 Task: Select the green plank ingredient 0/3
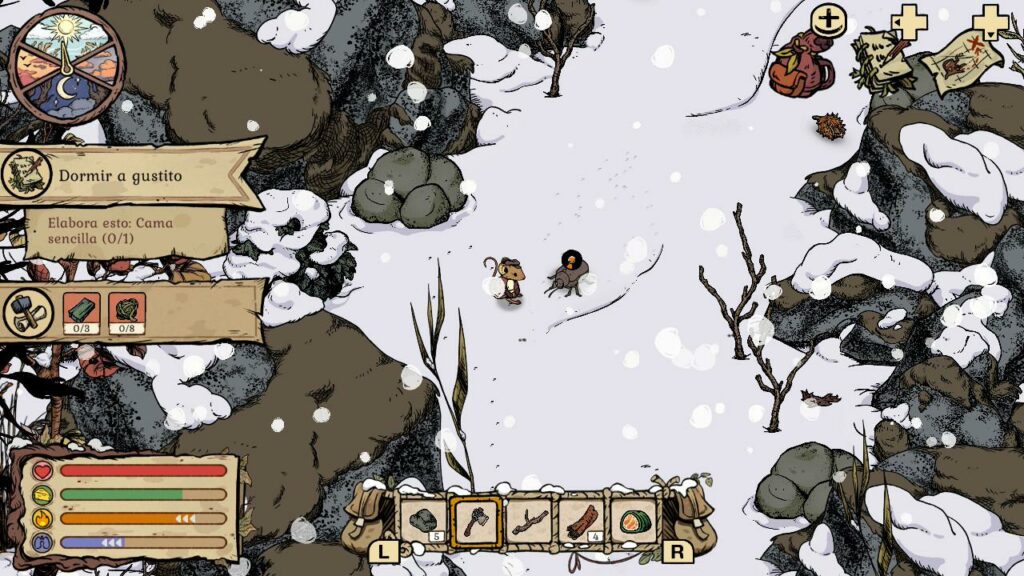[x=81, y=311]
